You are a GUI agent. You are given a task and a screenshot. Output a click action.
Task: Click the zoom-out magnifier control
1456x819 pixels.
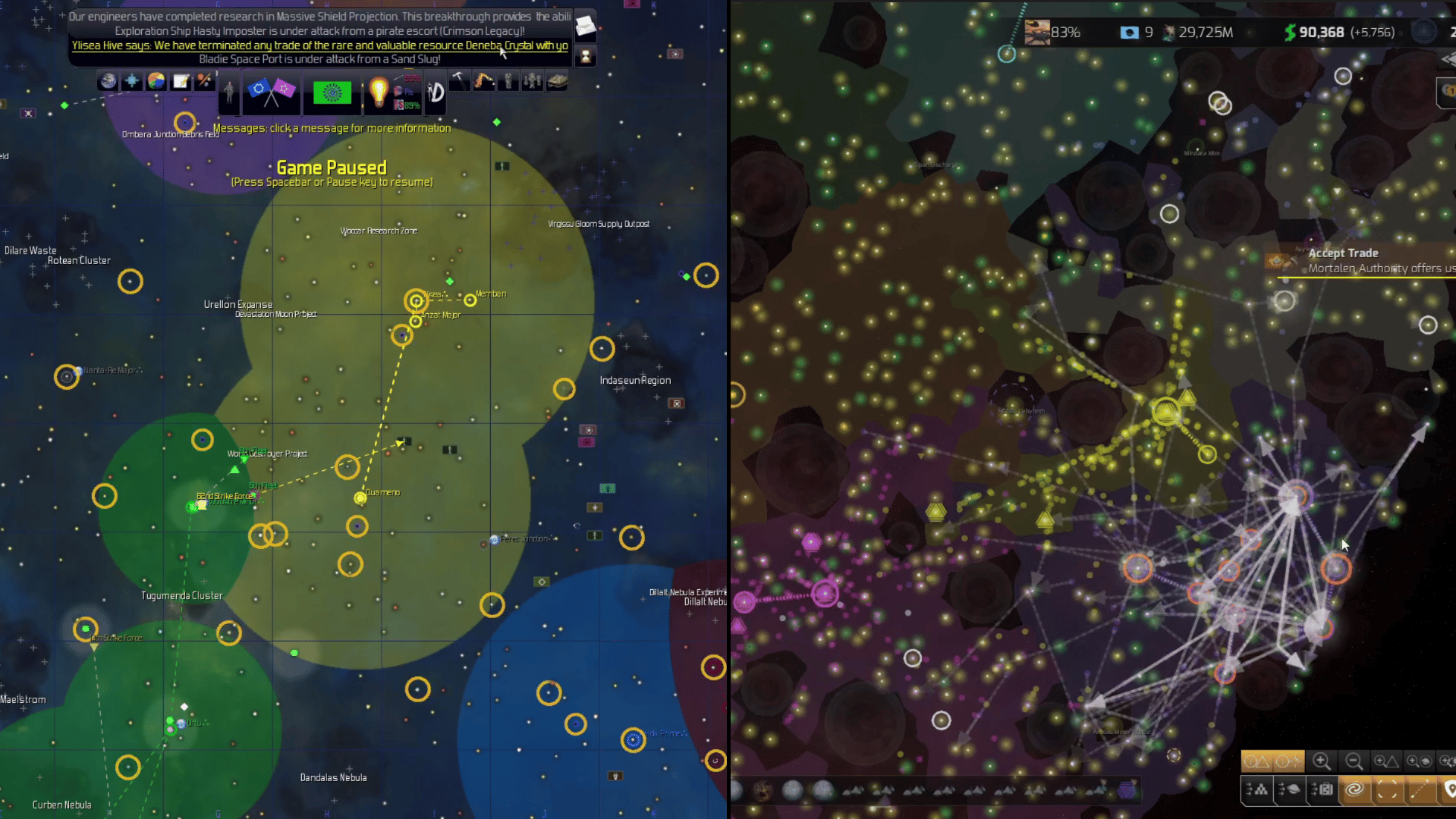[1354, 761]
